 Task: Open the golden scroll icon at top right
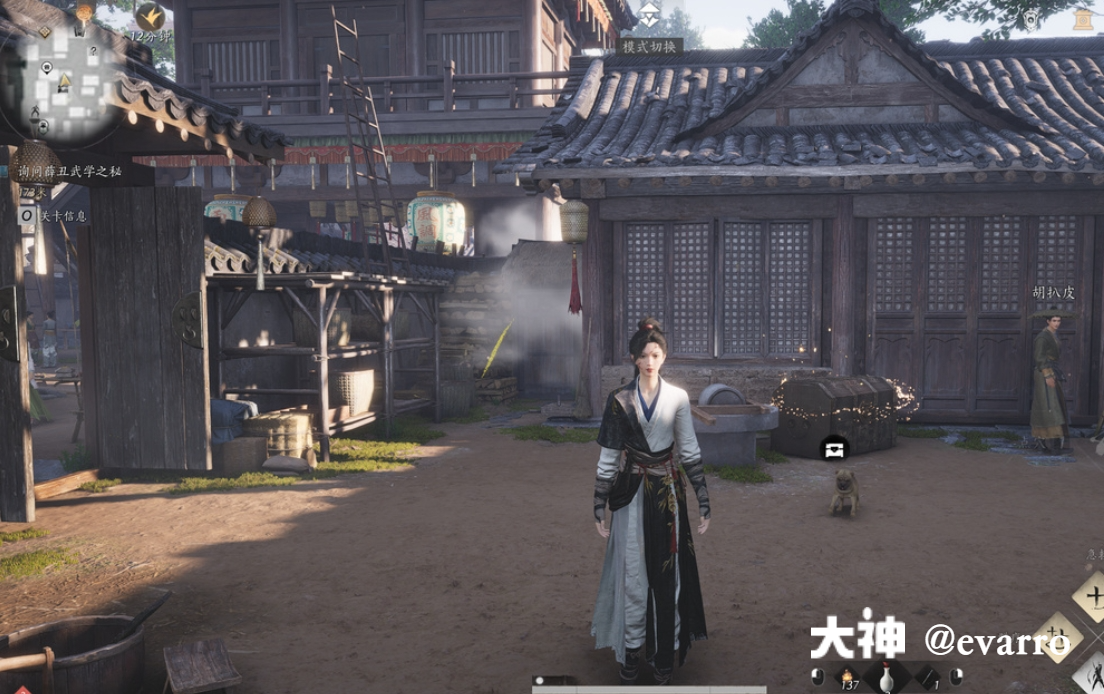coord(1082,19)
